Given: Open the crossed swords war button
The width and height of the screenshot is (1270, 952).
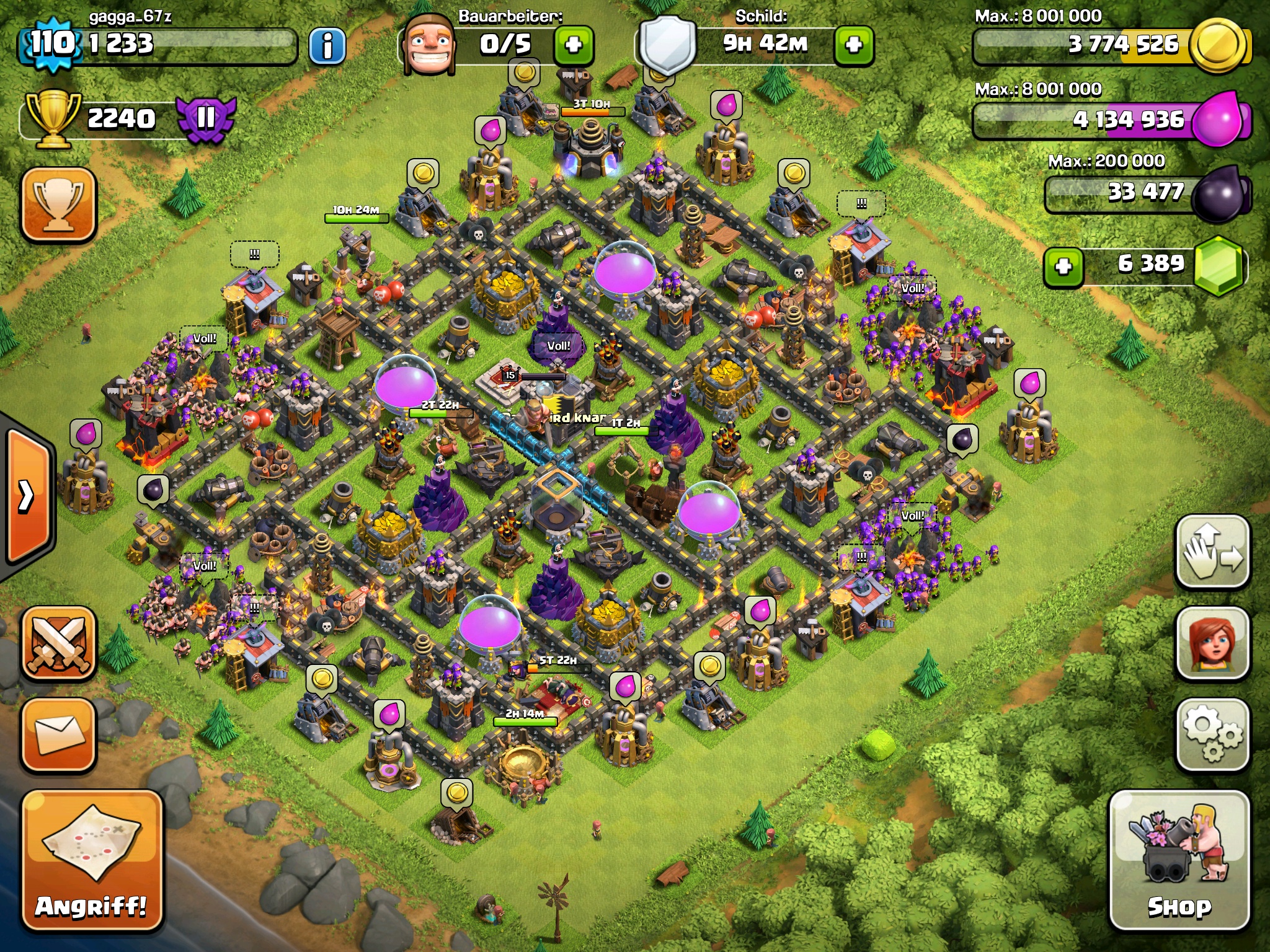Looking at the screenshot, I should click(x=59, y=643).
